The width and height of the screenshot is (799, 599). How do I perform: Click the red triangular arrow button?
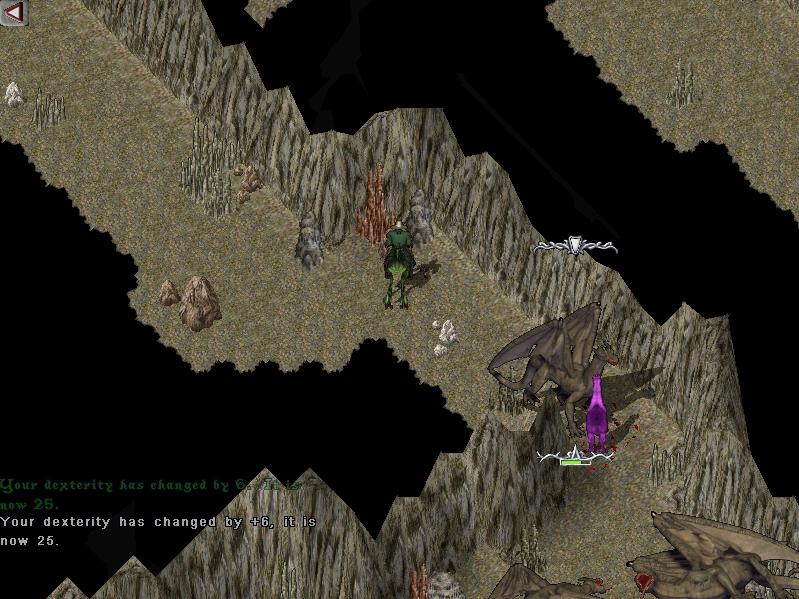click(14, 12)
